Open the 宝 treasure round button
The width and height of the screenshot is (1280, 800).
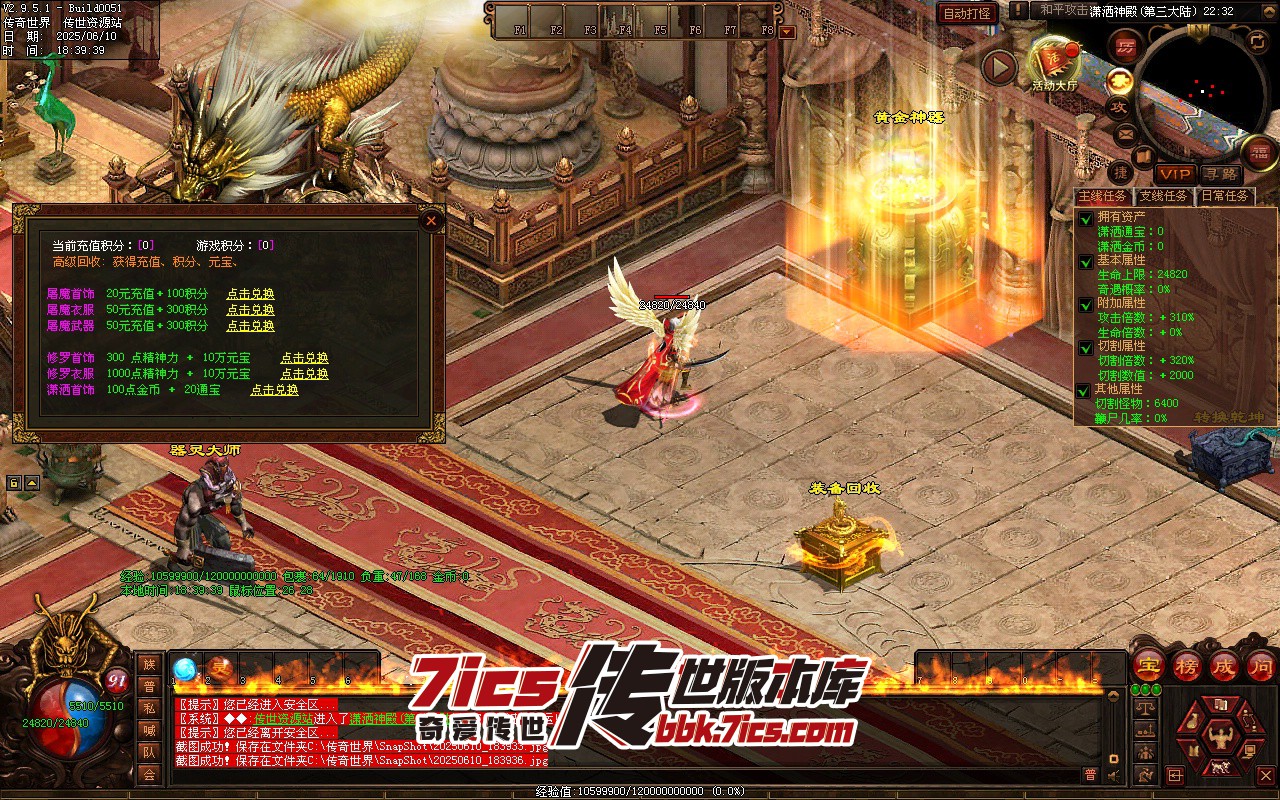(x=1148, y=665)
